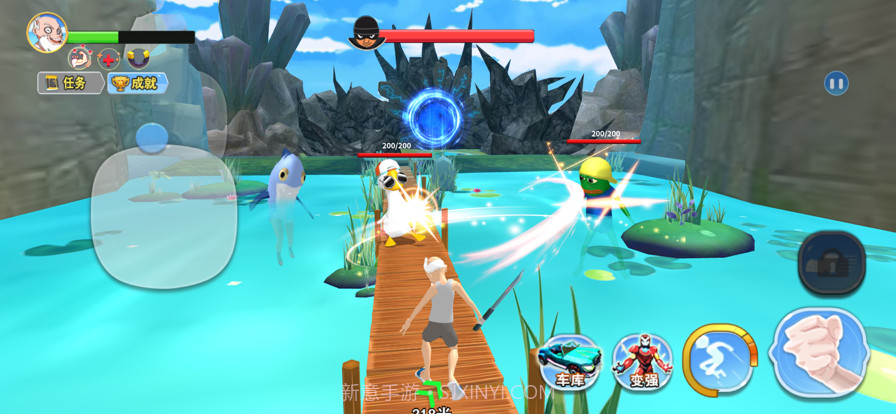The height and width of the screenshot is (414, 896).
Task: Open the 变强 power-up menu
Action: click(x=643, y=361)
